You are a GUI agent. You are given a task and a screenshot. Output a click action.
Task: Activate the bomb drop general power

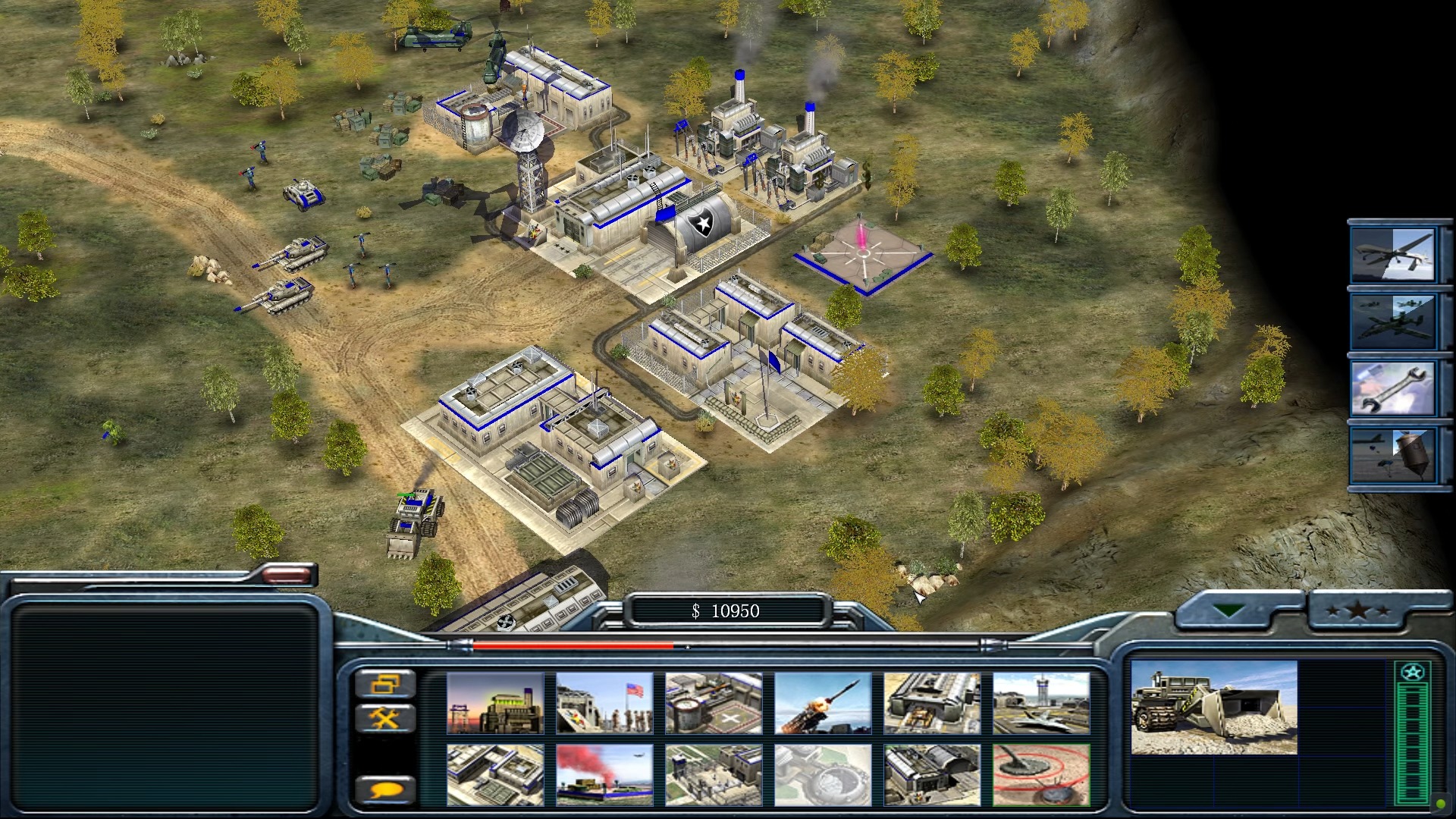click(x=1392, y=455)
